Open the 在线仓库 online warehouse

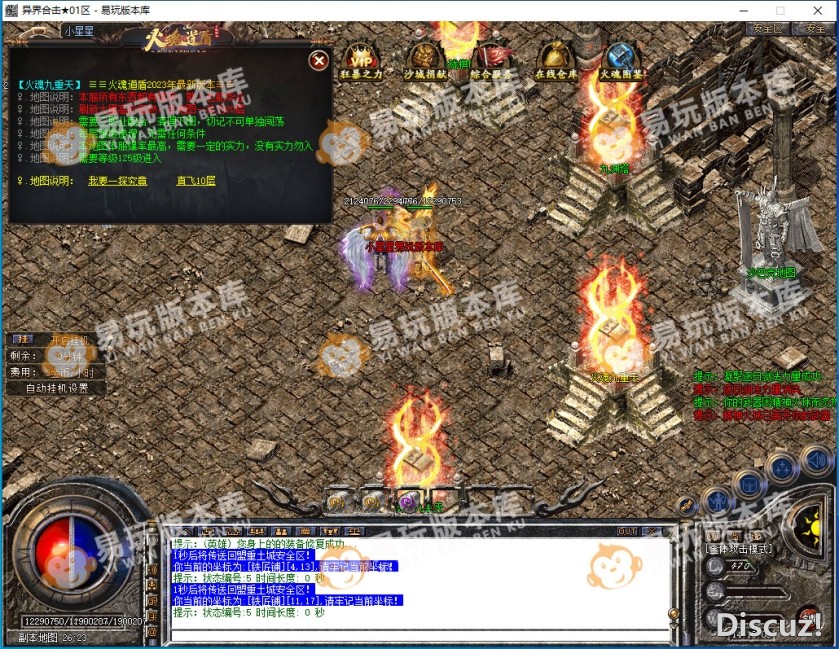pos(556,60)
